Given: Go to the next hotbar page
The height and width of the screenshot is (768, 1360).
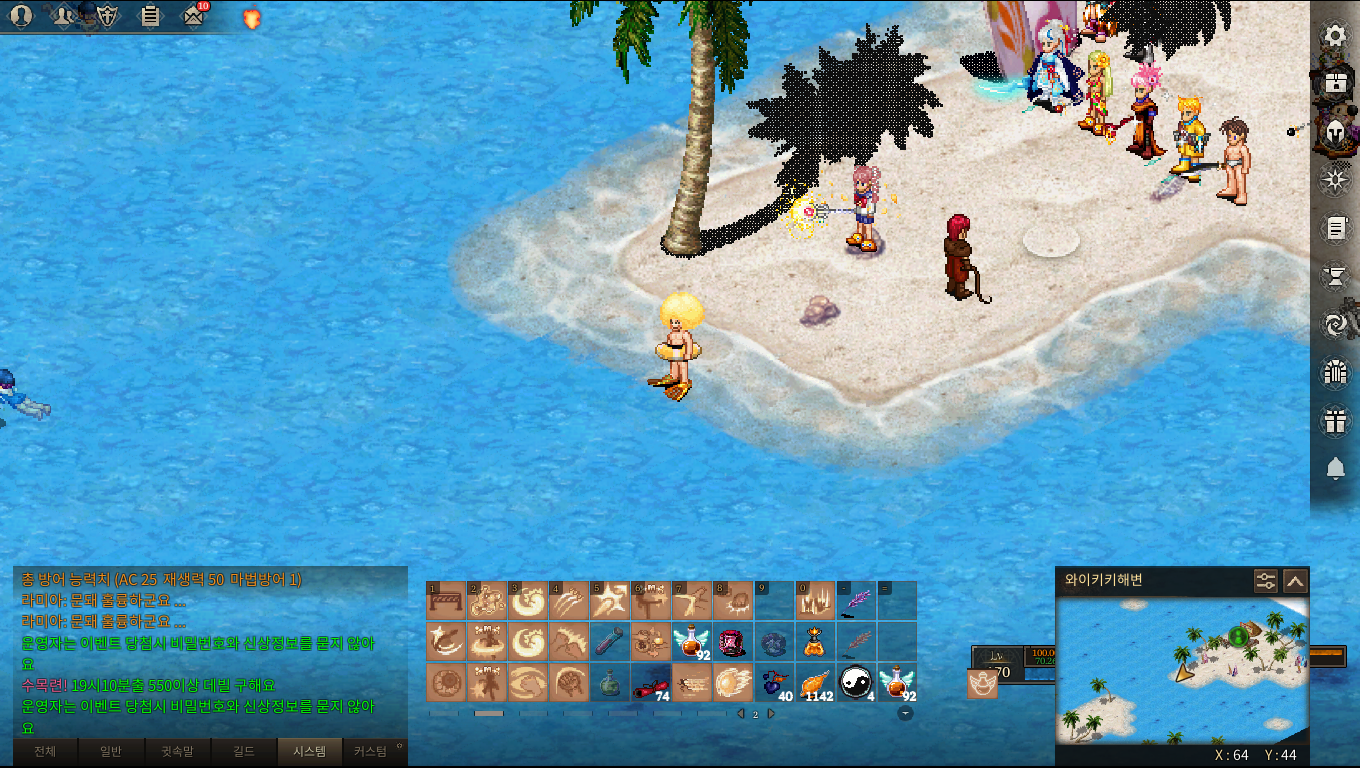Looking at the screenshot, I should pos(770,714).
